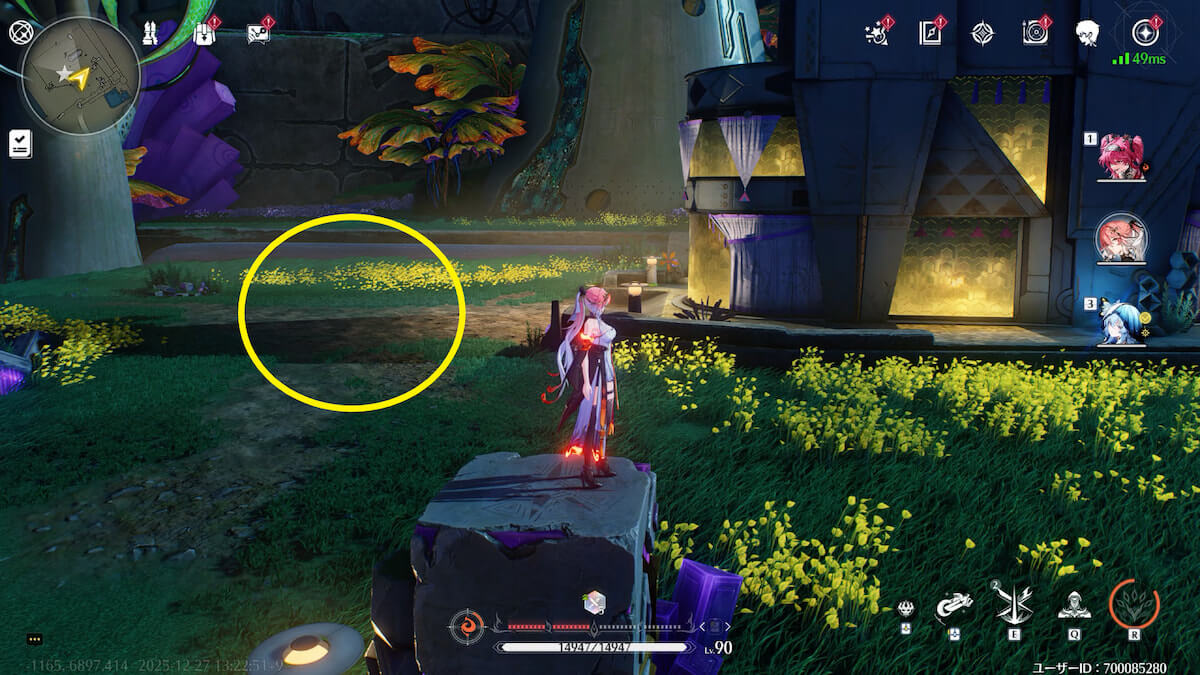The width and height of the screenshot is (1200, 675).
Task: Open the quest checklist icon
Action: click(x=20, y=143)
